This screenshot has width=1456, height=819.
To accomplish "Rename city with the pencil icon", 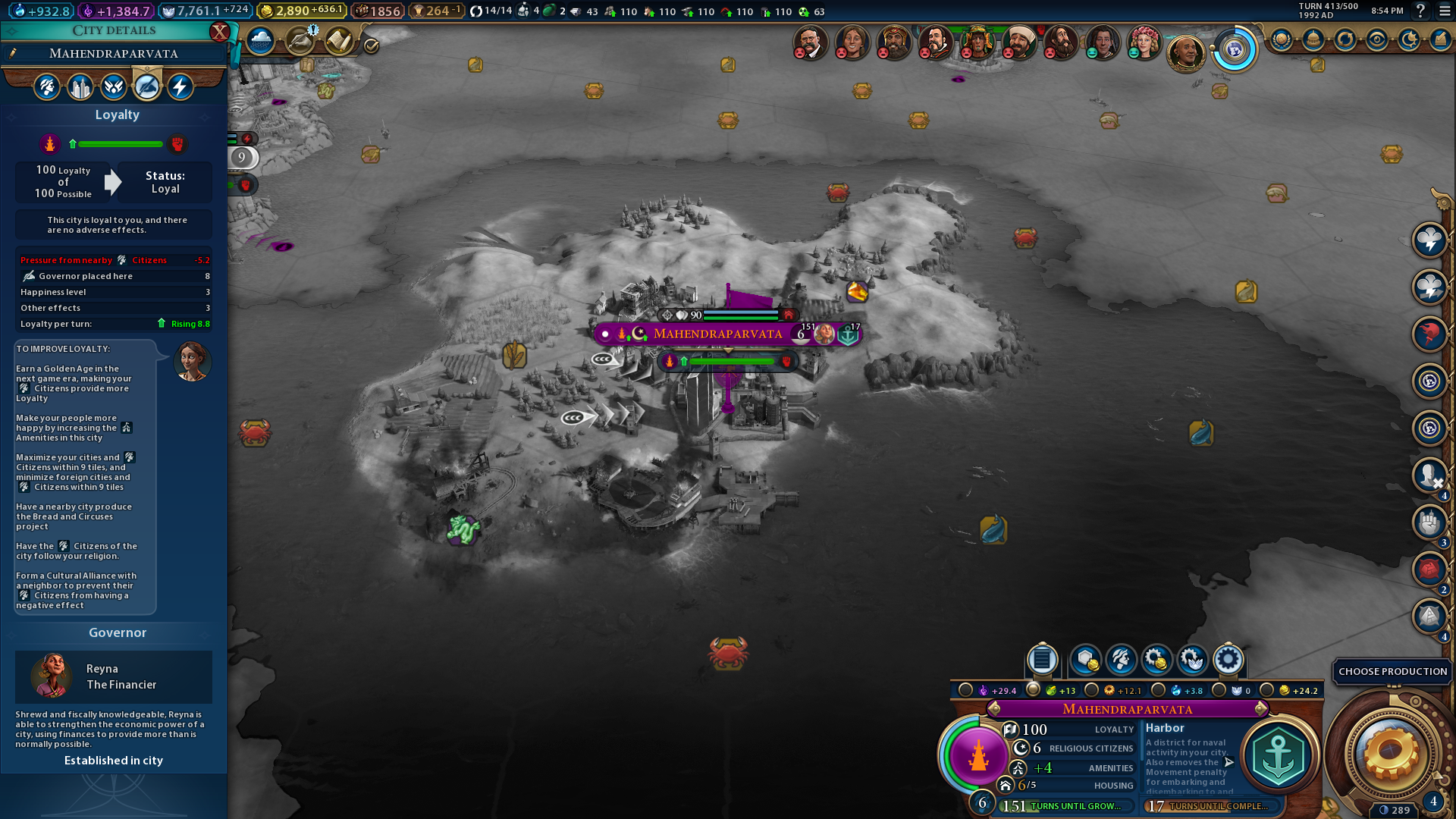I will 13,53.
